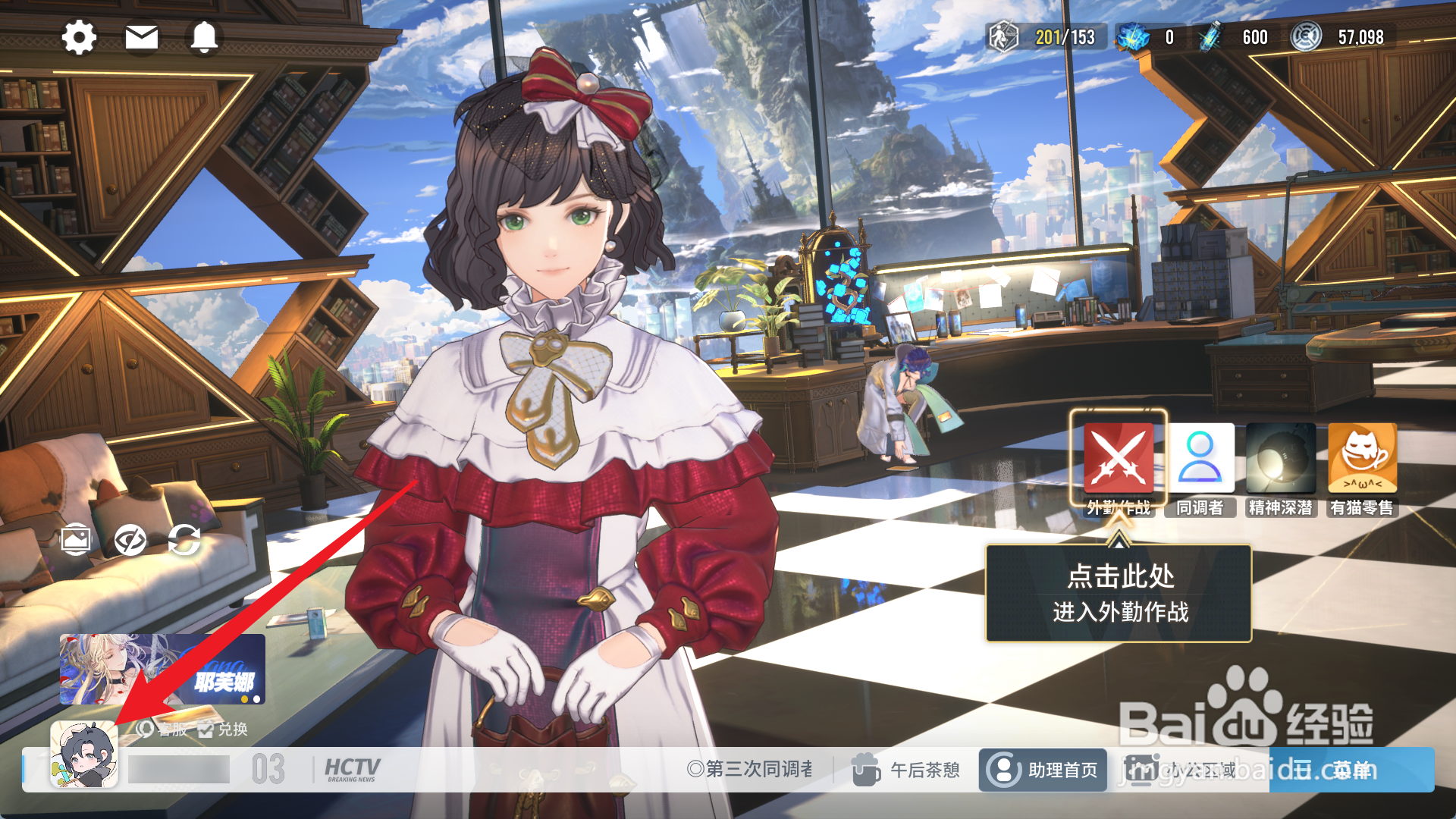Enter 外勤作战 crossed swords mode
1456x819 pixels.
coord(1119,459)
